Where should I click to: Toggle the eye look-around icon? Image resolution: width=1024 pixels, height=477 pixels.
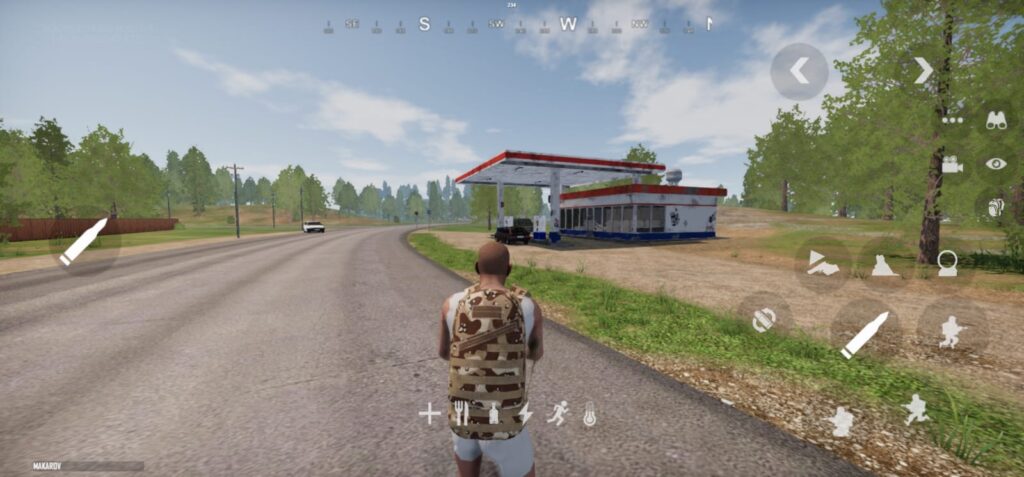996,164
